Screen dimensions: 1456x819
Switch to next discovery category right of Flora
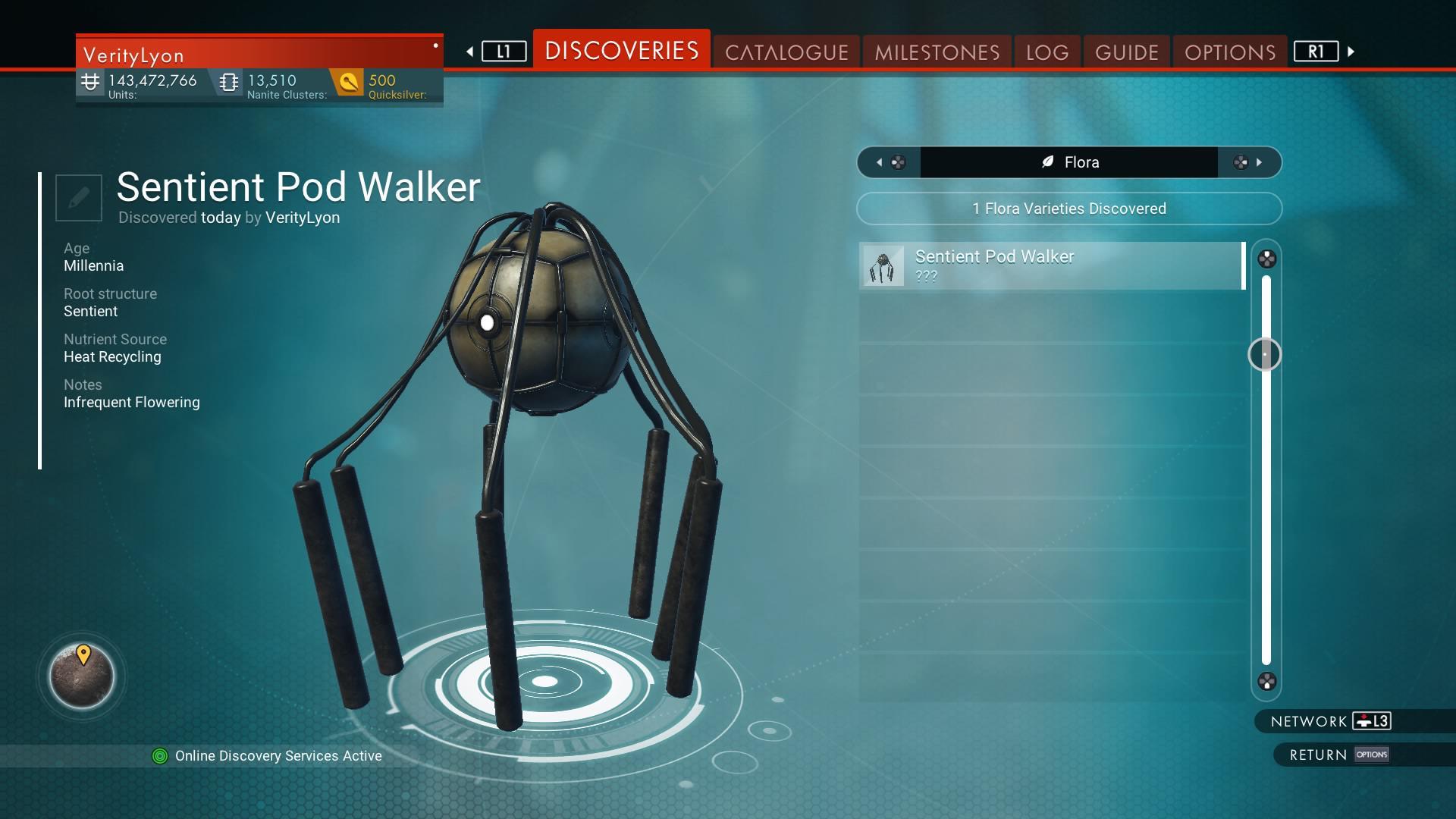pos(1249,162)
